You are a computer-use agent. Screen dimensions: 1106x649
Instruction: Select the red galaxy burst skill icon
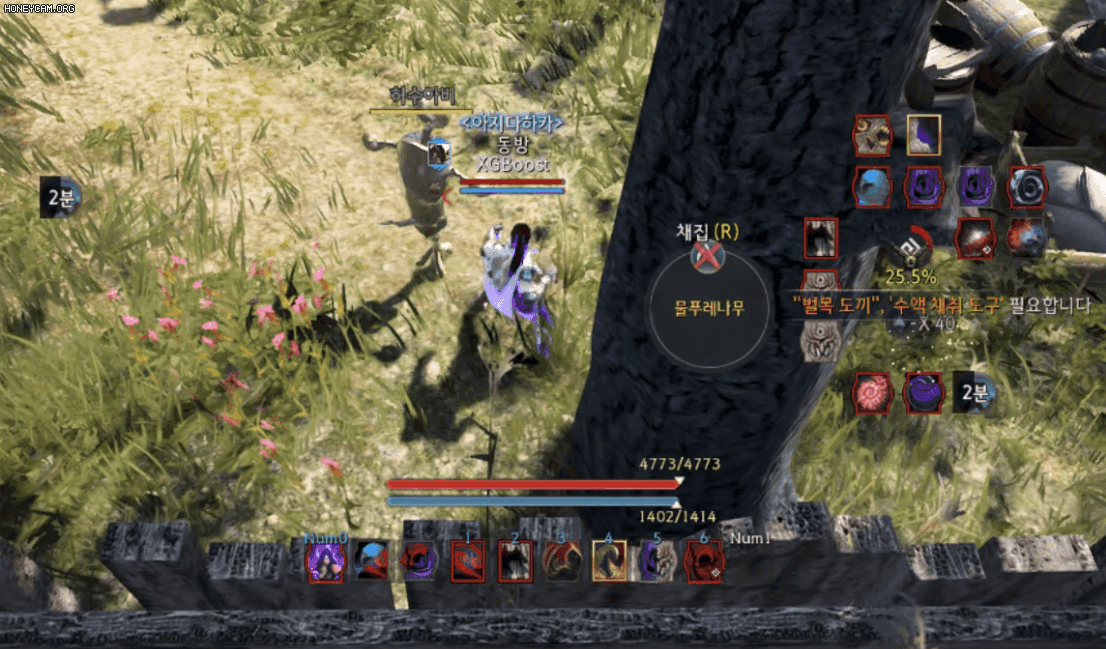[x=1027, y=238]
